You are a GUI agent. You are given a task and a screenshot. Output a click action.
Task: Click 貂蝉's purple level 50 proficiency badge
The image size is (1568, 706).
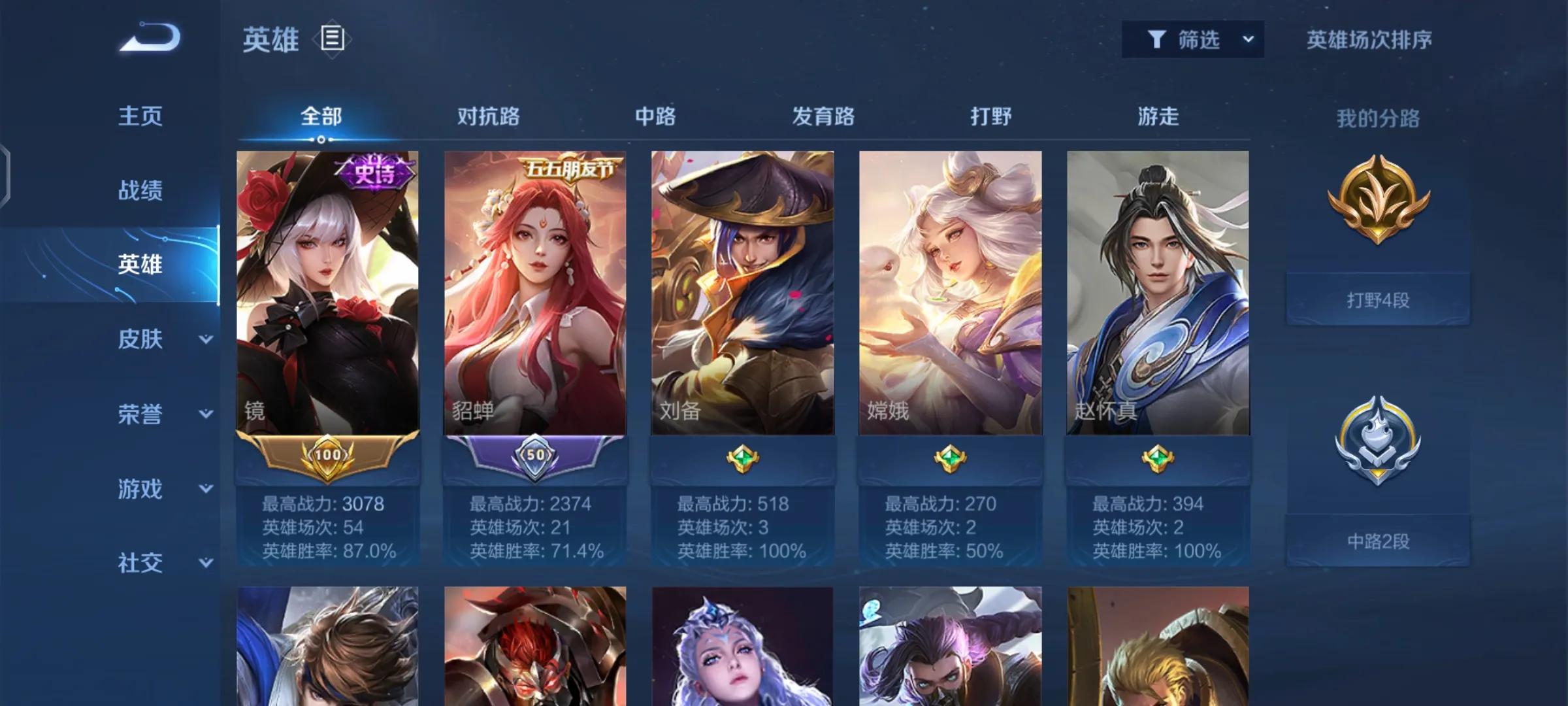(536, 457)
